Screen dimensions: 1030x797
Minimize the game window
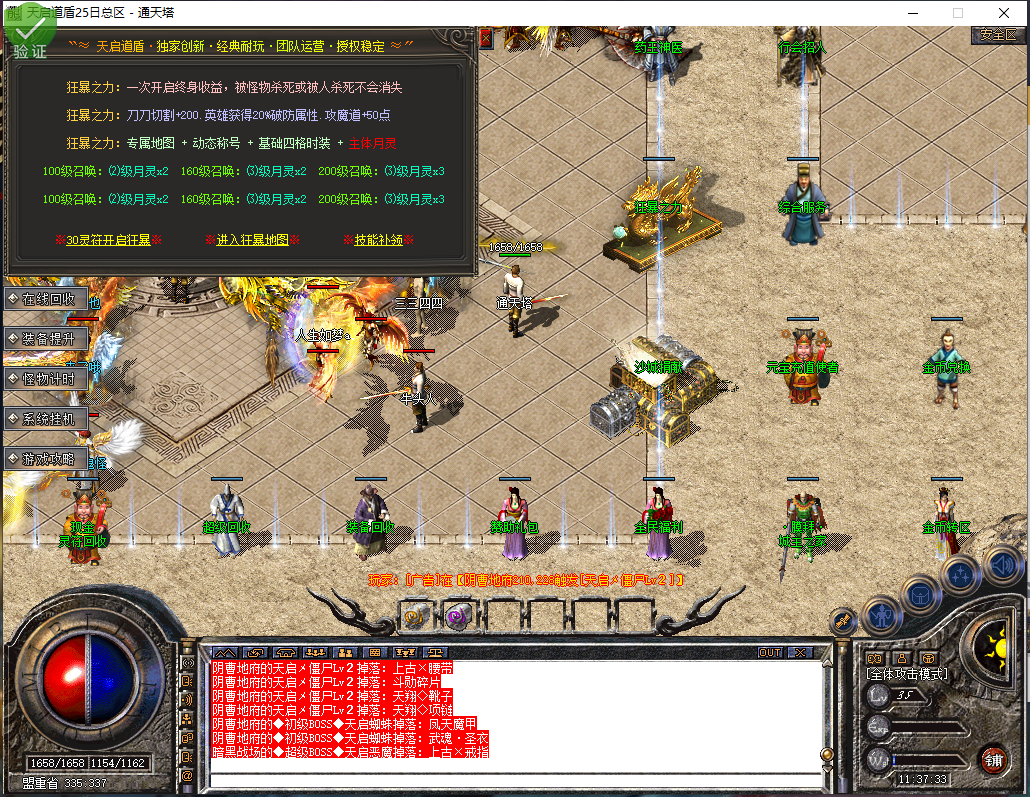tap(911, 13)
